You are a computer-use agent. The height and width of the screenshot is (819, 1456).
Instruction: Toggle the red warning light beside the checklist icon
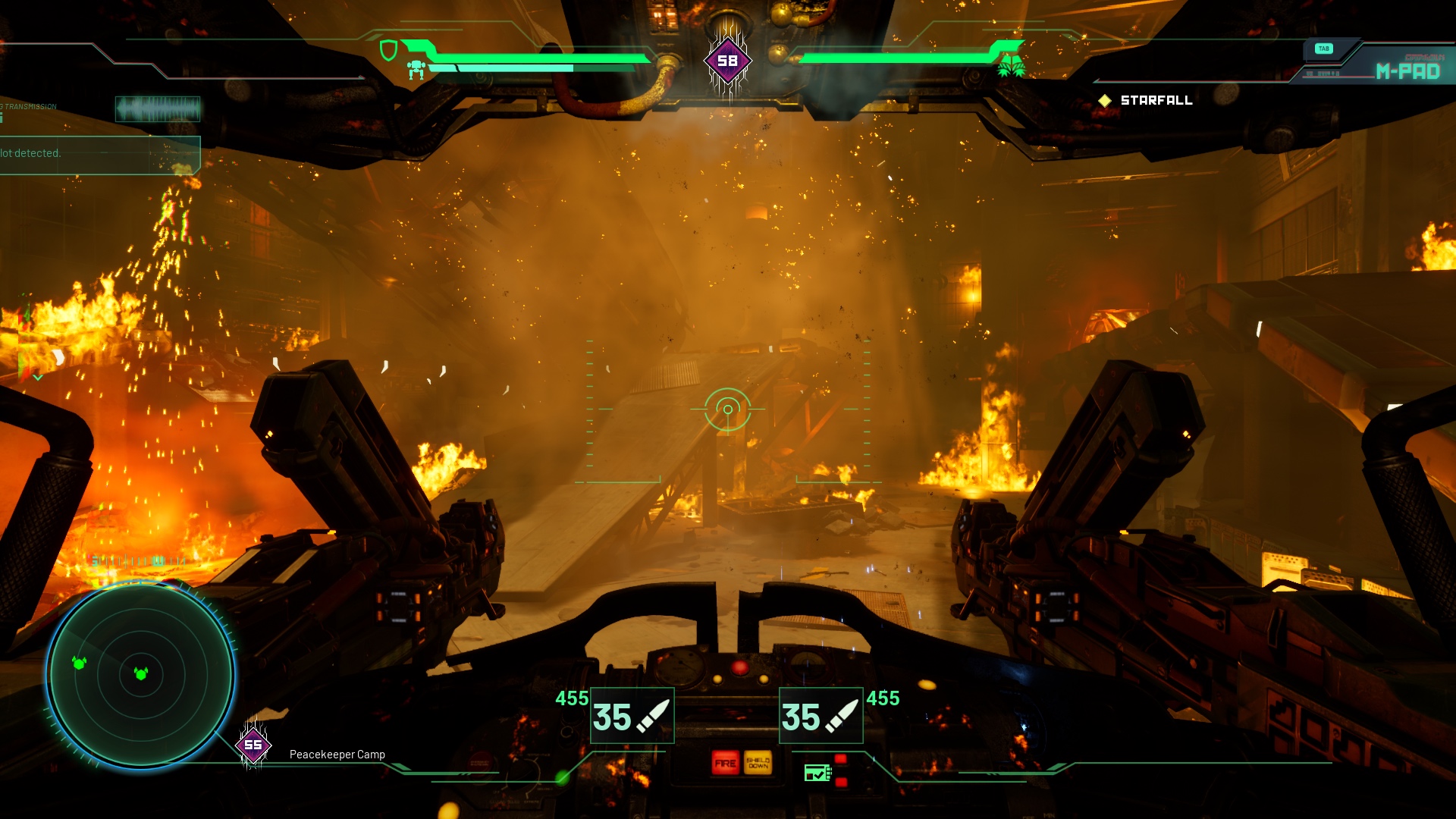(840, 758)
